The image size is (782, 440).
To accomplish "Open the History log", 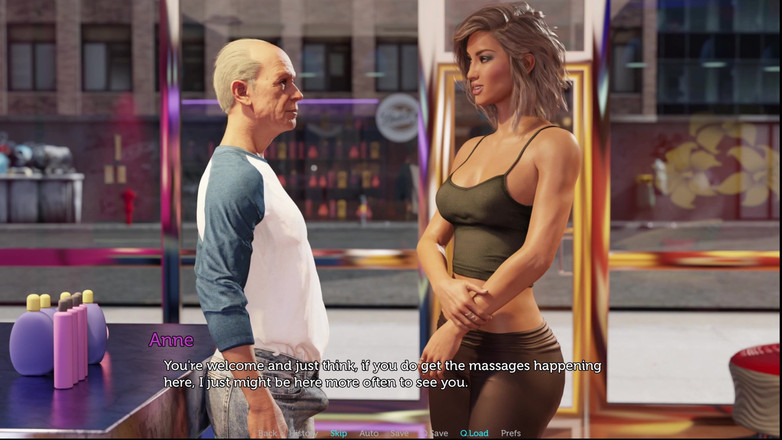I will point(303,433).
